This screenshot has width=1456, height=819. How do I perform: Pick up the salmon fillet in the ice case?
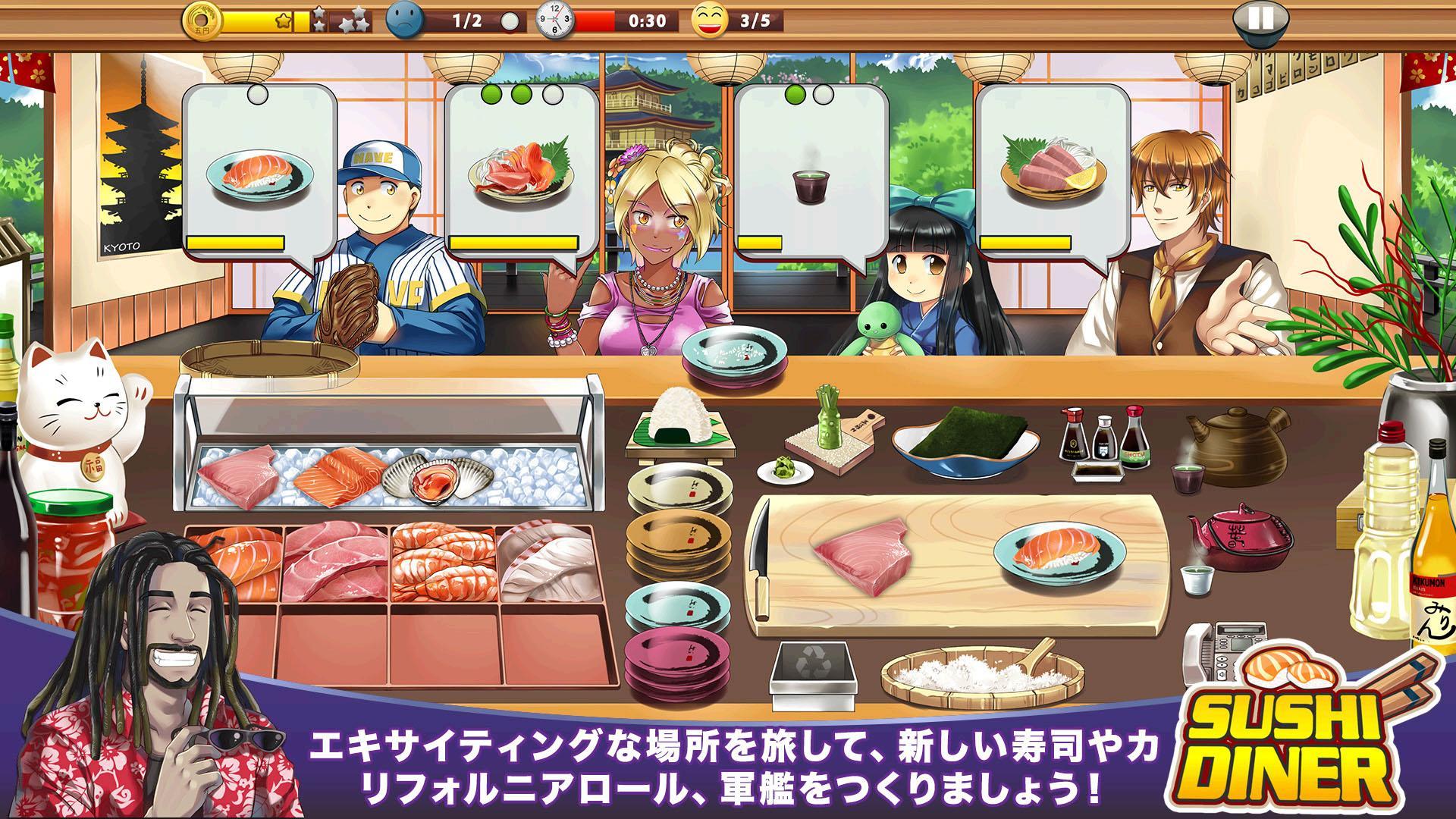(x=341, y=474)
